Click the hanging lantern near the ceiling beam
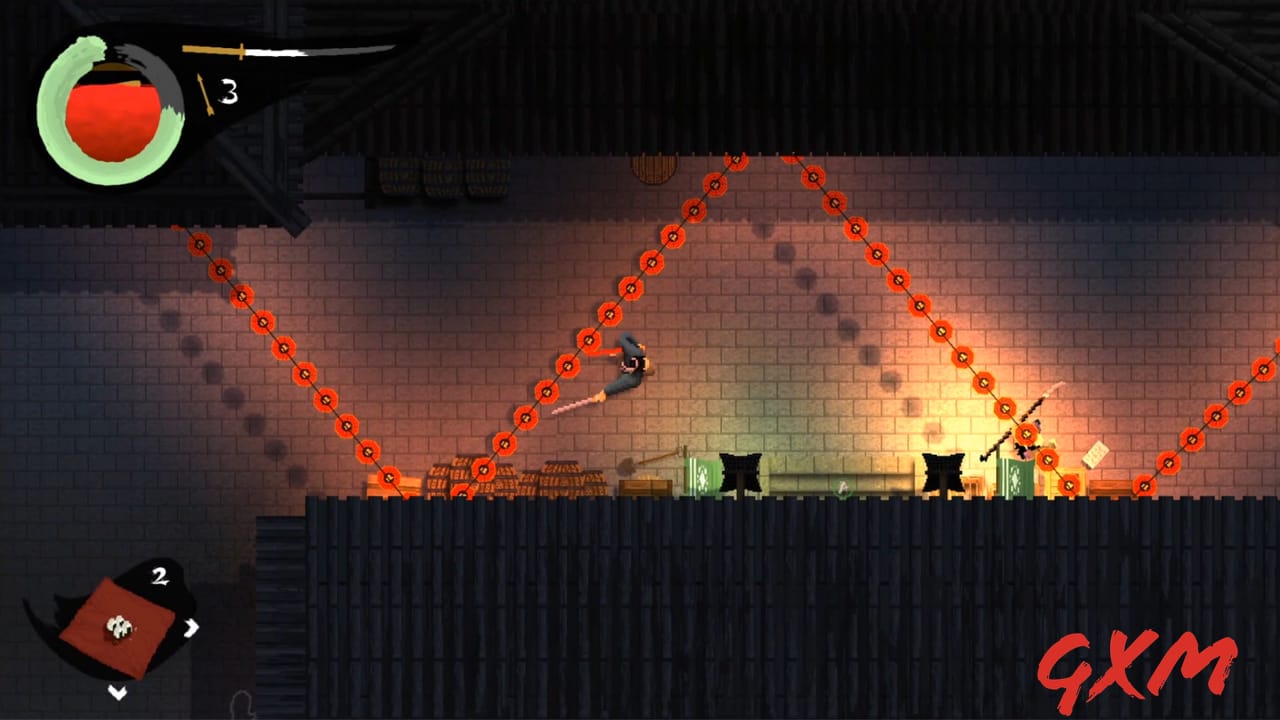1280x720 pixels. [x=653, y=168]
